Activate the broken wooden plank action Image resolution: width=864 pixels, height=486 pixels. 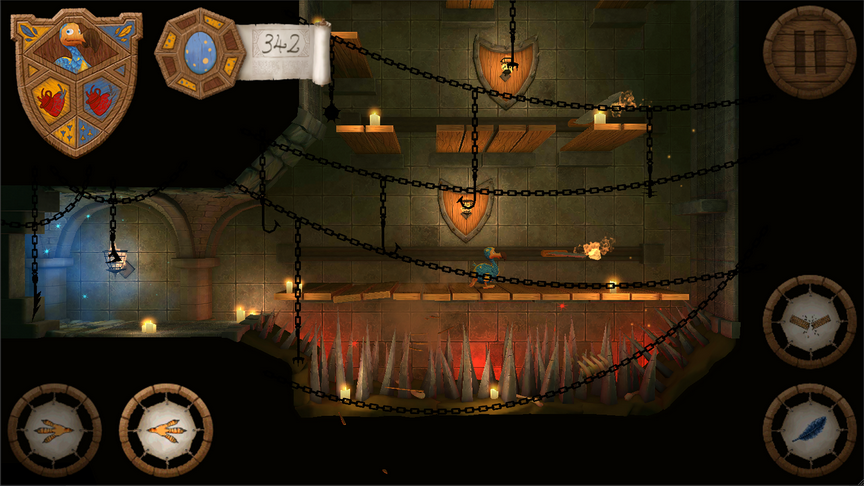[809, 322]
